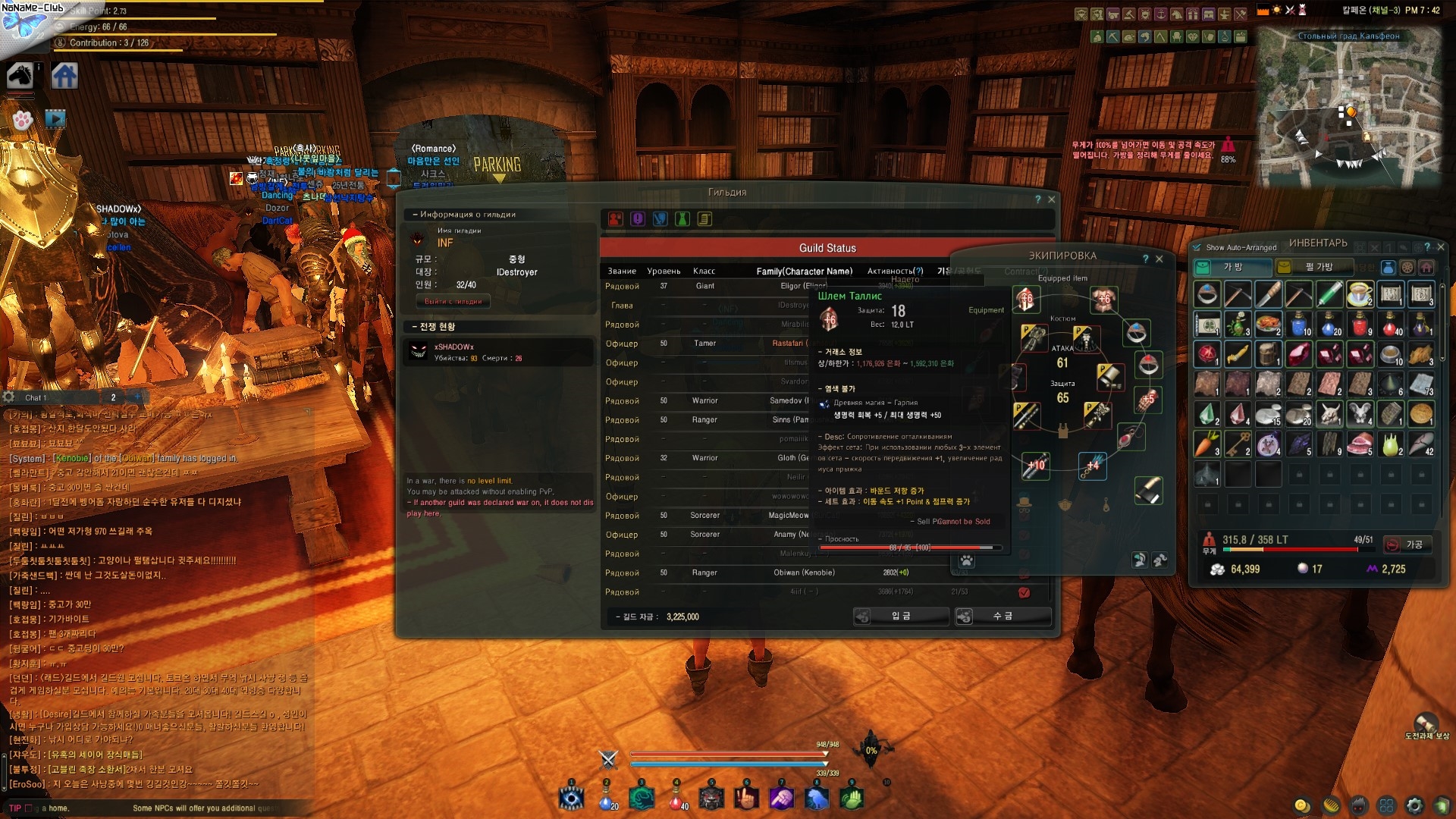This screenshot has height=819, width=1456.
Task: Select the Chat 1 tab
Action: [x=36, y=397]
